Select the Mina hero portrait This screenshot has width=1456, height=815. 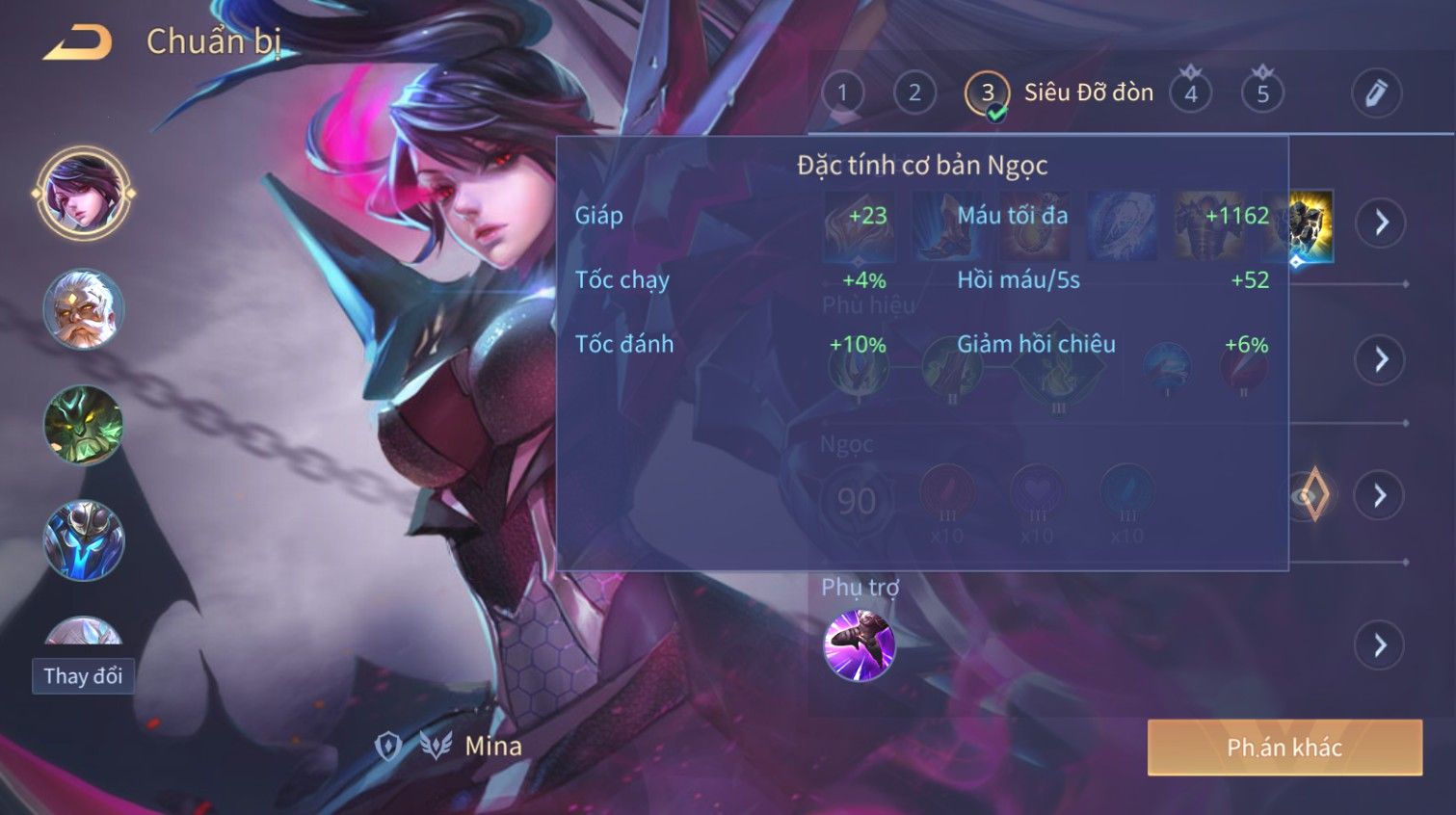click(83, 193)
